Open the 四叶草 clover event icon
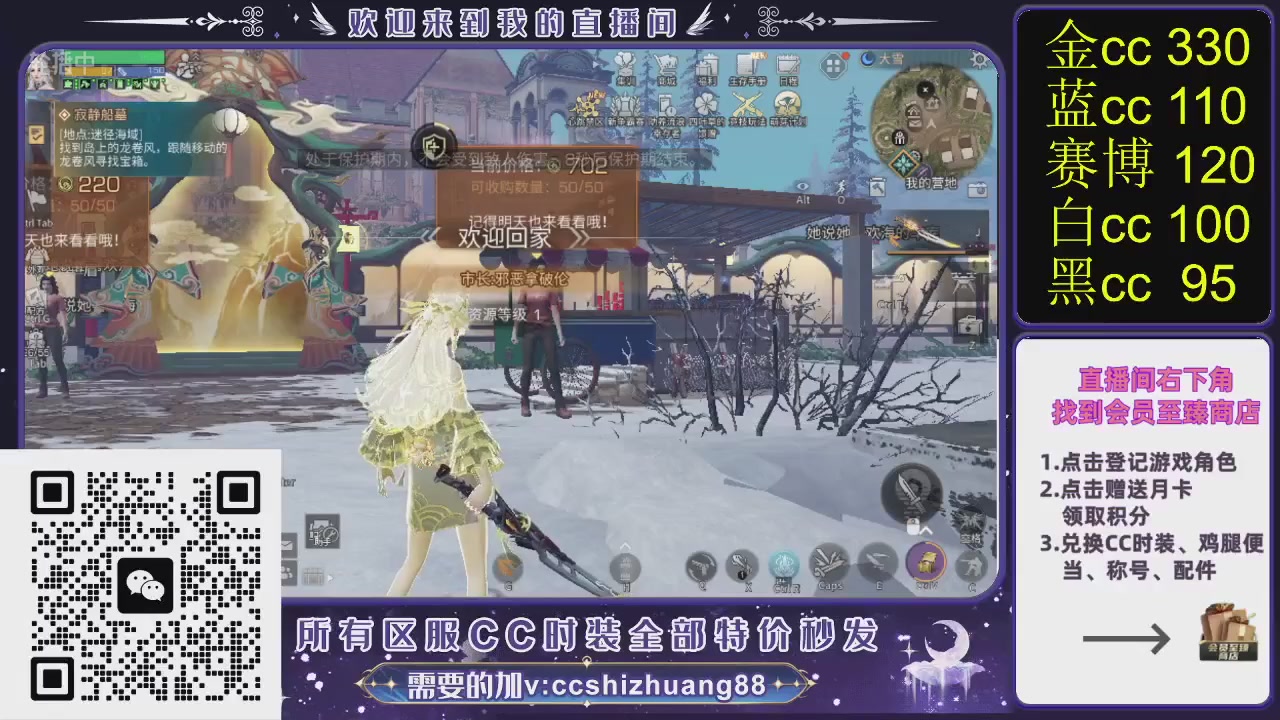This screenshot has height=720, width=1280. (705, 102)
